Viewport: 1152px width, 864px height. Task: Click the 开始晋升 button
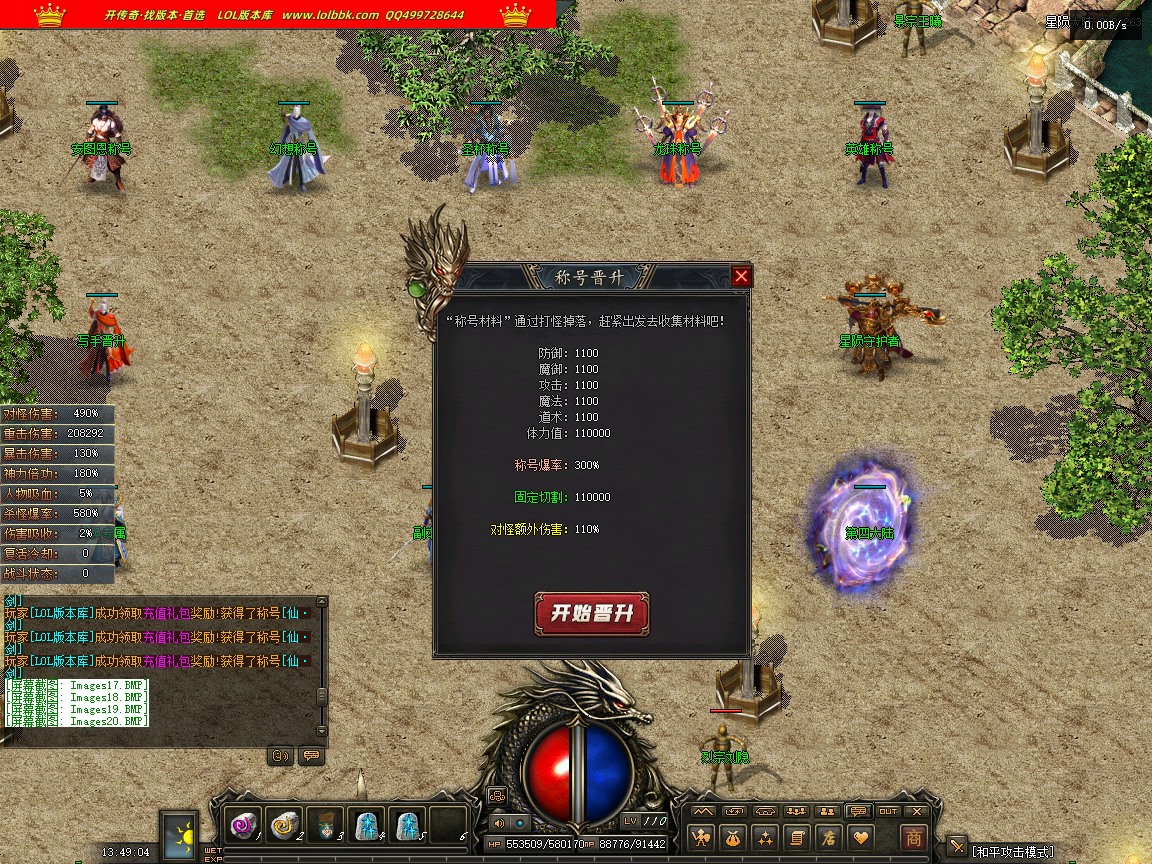pos(592,613)
